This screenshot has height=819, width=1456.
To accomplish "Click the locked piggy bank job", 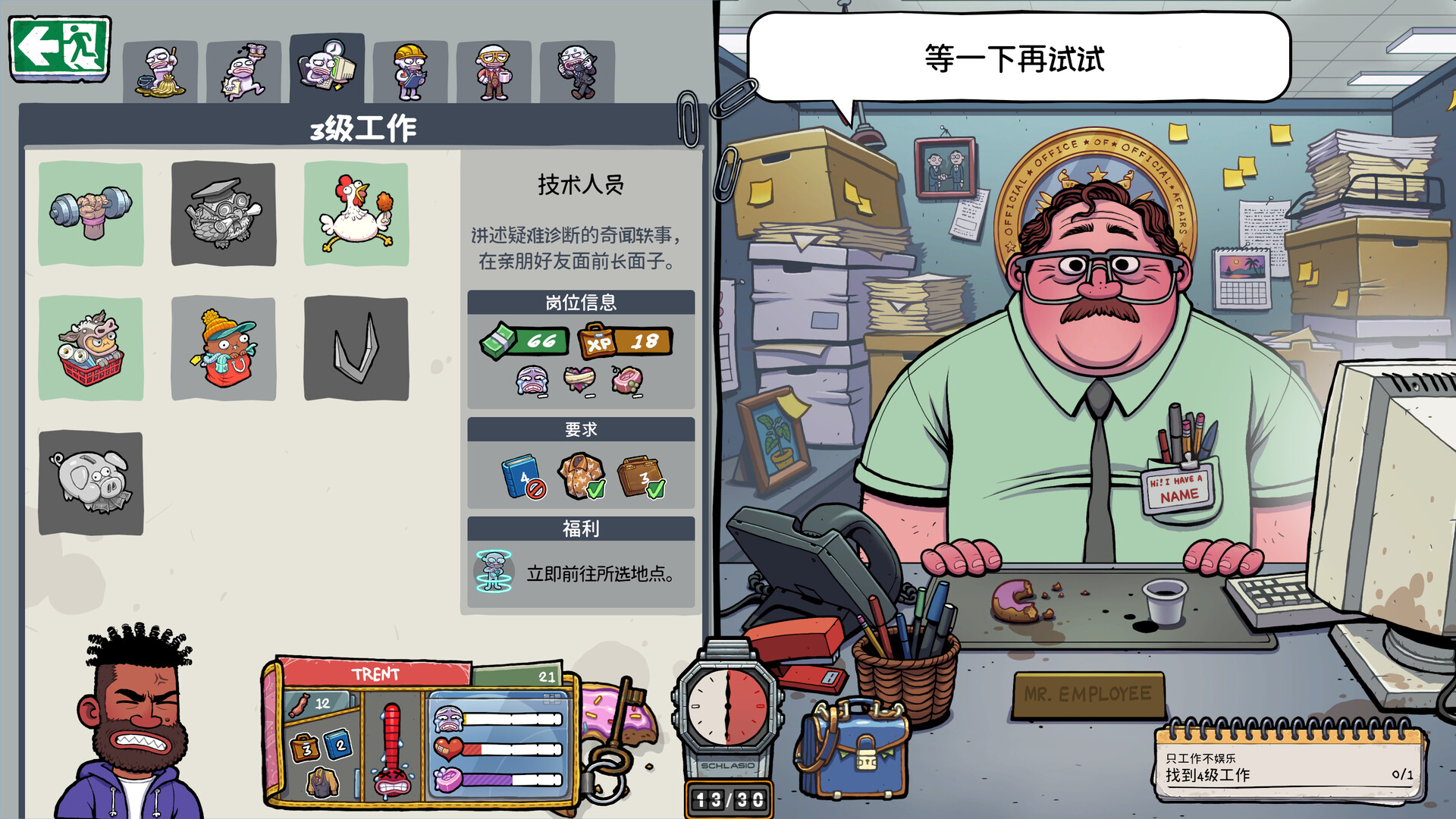I will point(90,483).
